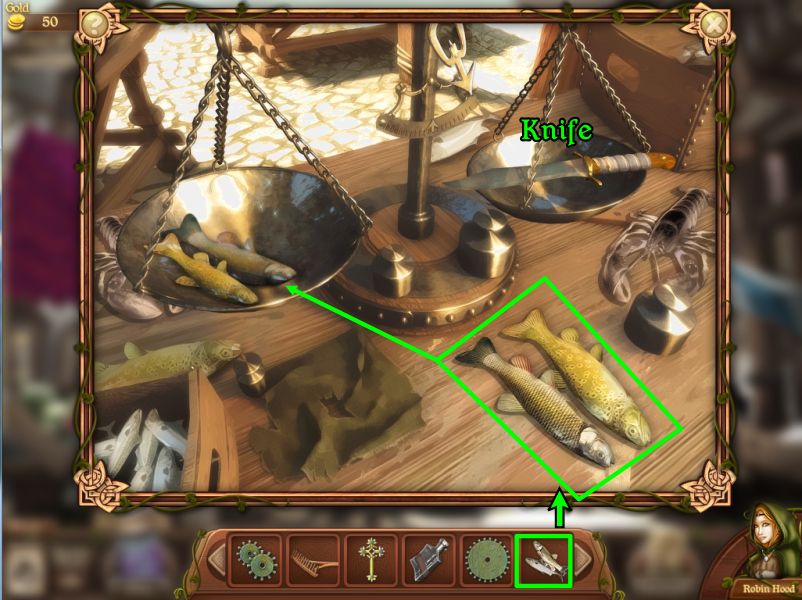Screen dimensions: 802x600
Task: Choose the glass bottle inventory slot
Action: coord(427,560)
